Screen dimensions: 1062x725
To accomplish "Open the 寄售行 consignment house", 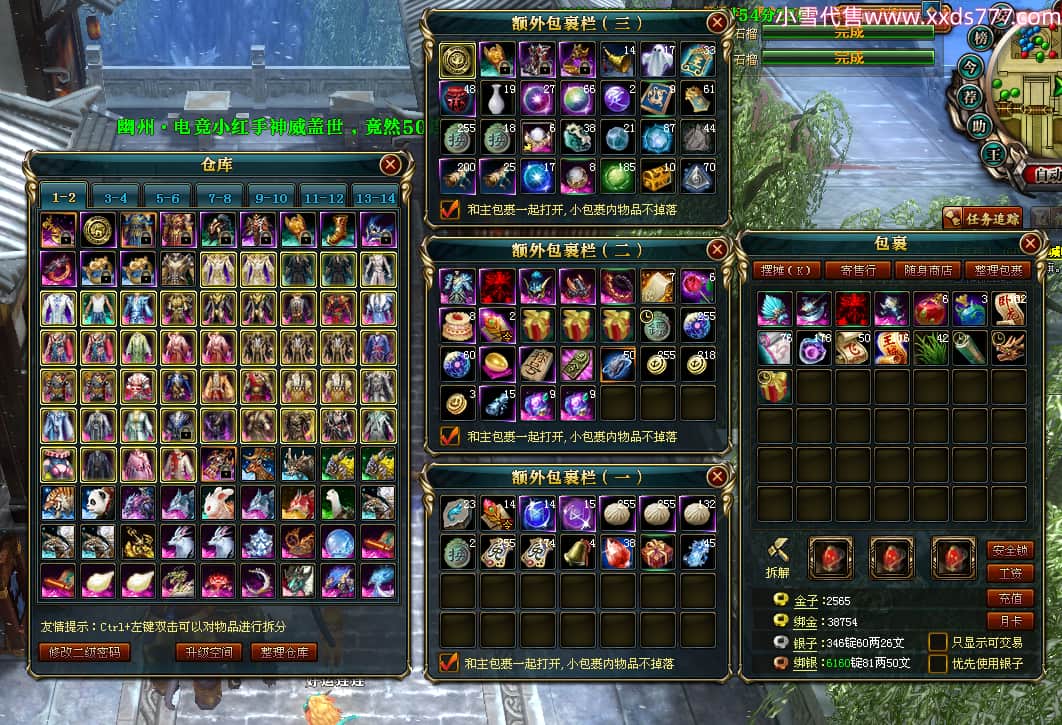I will [x=858, y=270].
